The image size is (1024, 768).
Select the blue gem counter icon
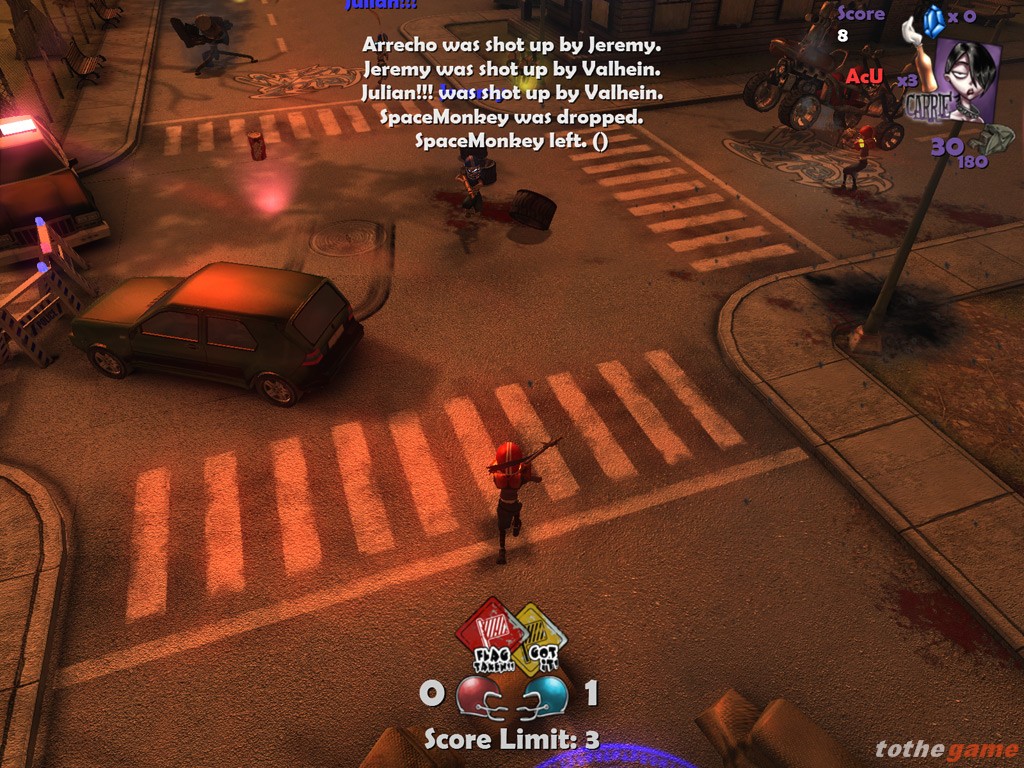(x=934, y=19)
